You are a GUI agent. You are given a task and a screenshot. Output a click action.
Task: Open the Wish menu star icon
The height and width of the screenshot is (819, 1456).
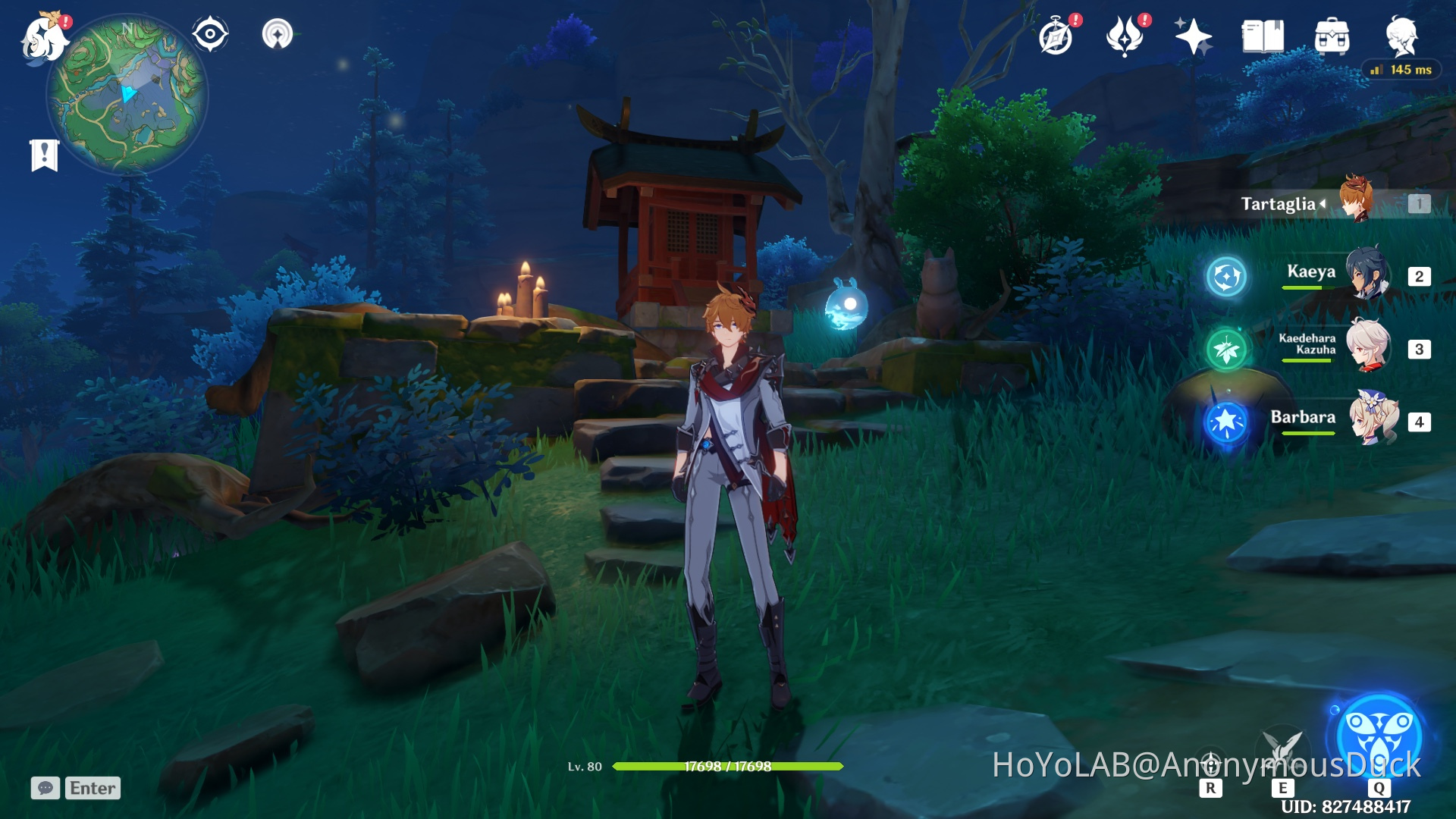pos(1192,34)
